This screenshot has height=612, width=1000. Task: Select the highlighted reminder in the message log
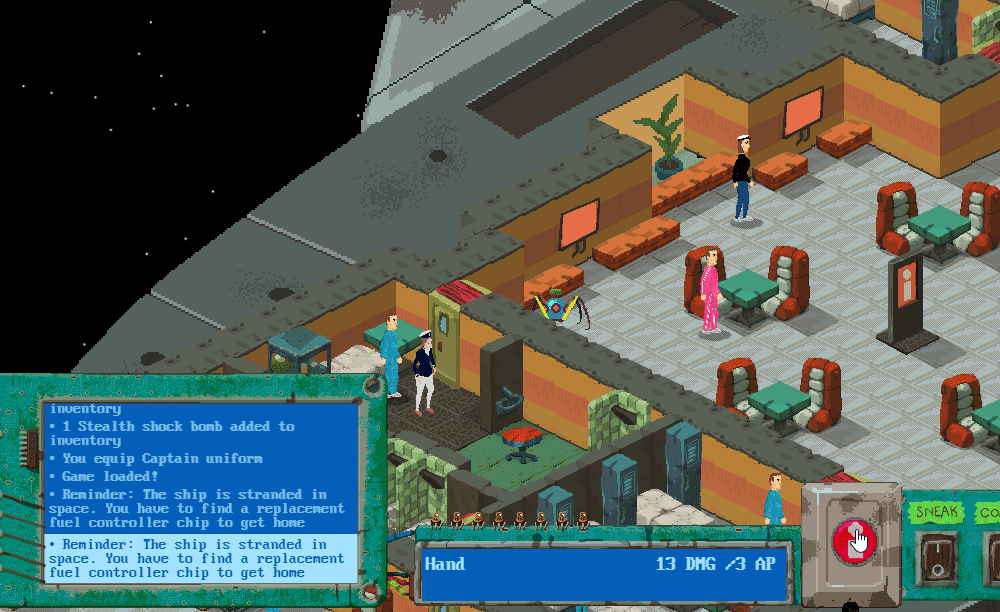tap(201, 558)
